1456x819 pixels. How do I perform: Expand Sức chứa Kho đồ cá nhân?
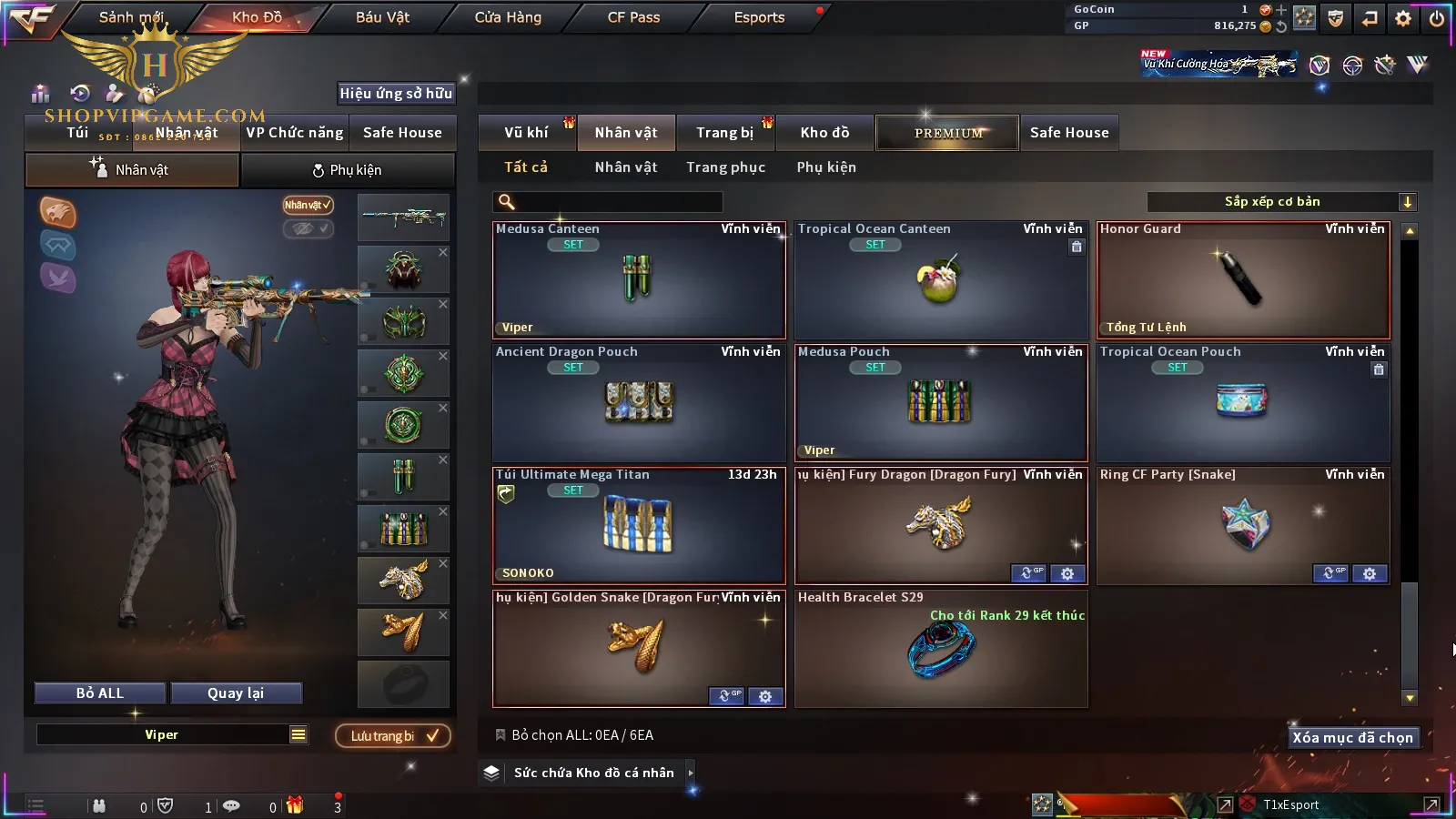pos(690,773)
